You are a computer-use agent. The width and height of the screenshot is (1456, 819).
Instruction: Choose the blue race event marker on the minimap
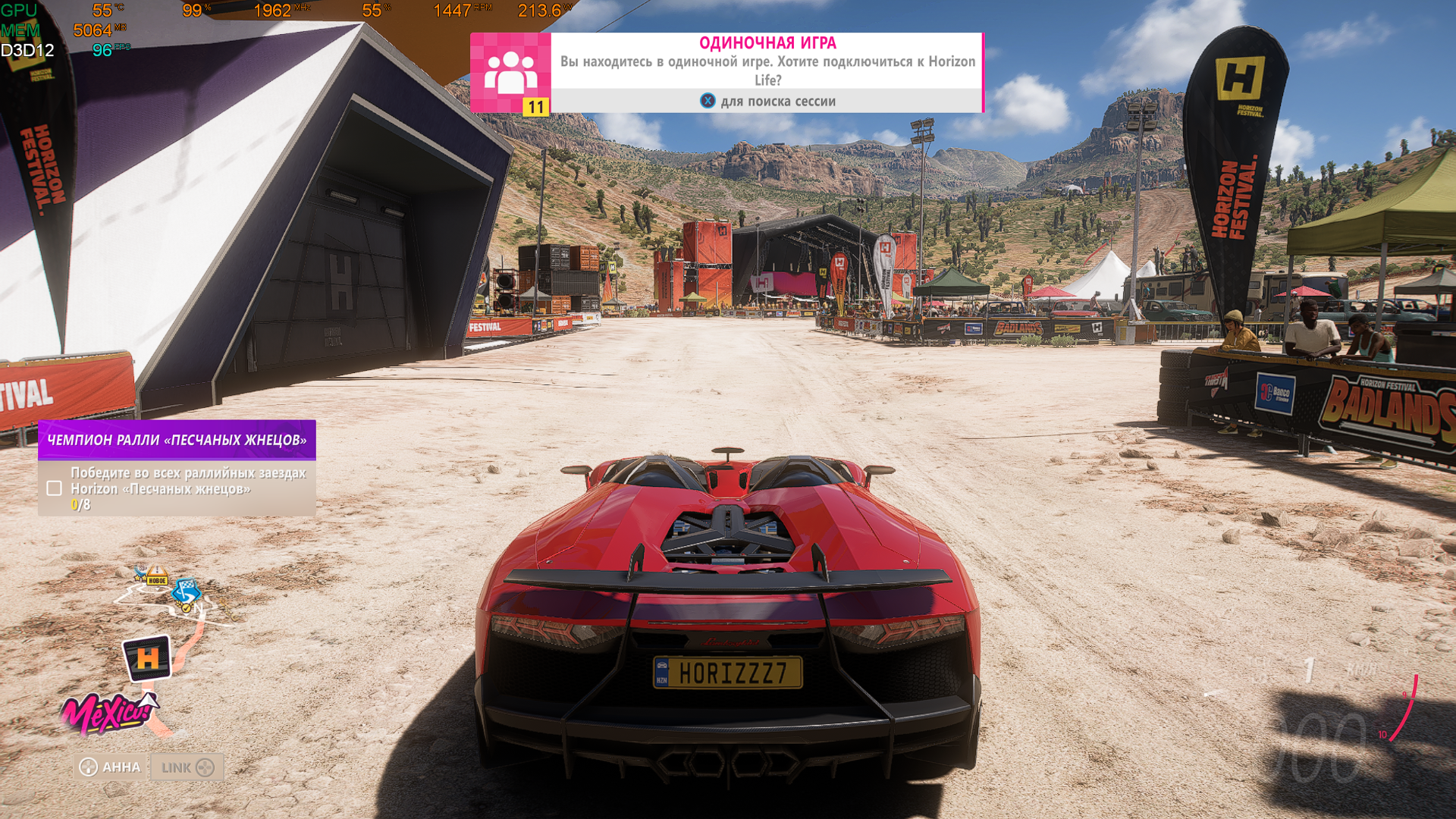(x=185, y=590)
